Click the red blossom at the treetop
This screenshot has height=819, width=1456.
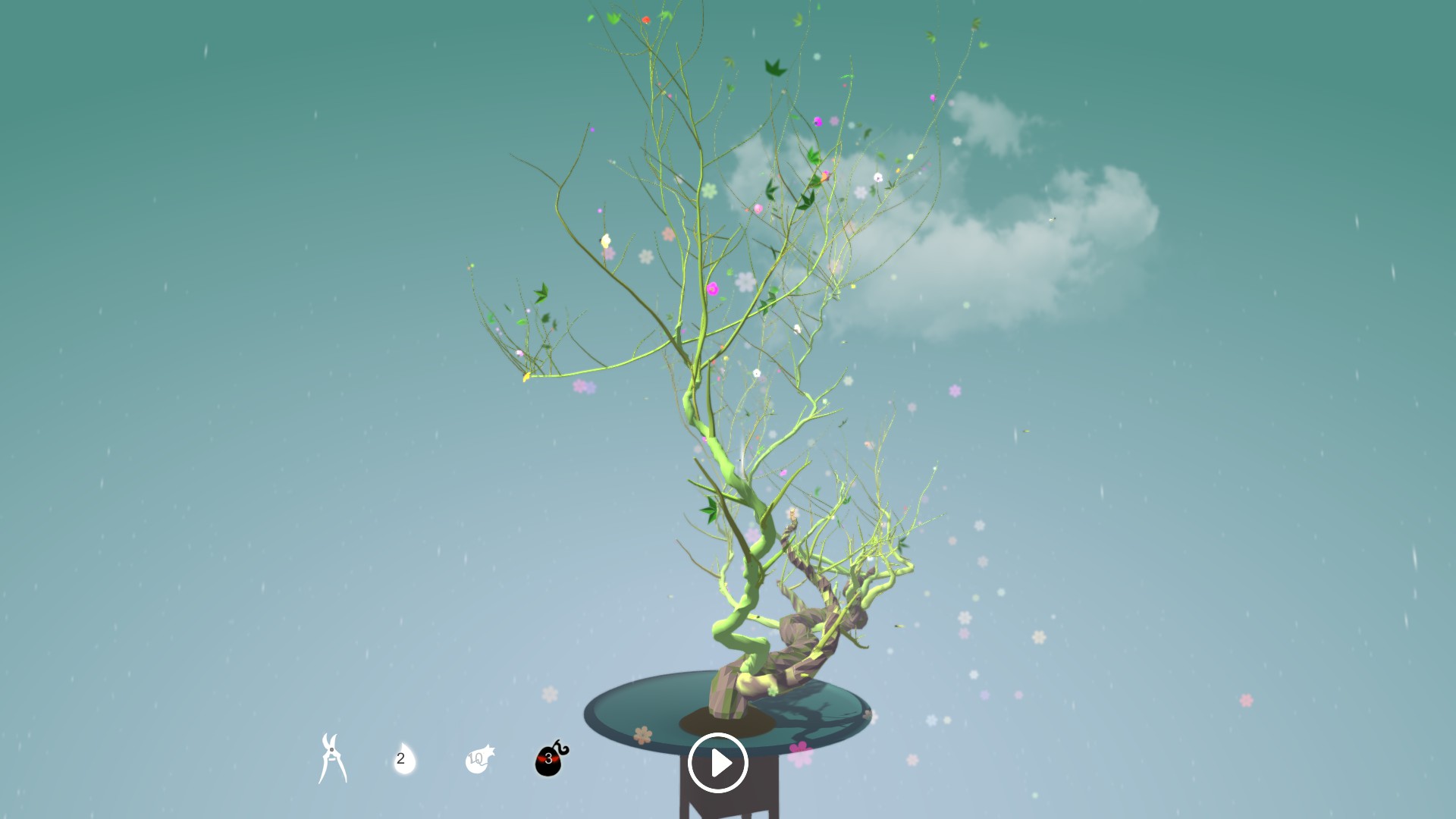point(646,20)
